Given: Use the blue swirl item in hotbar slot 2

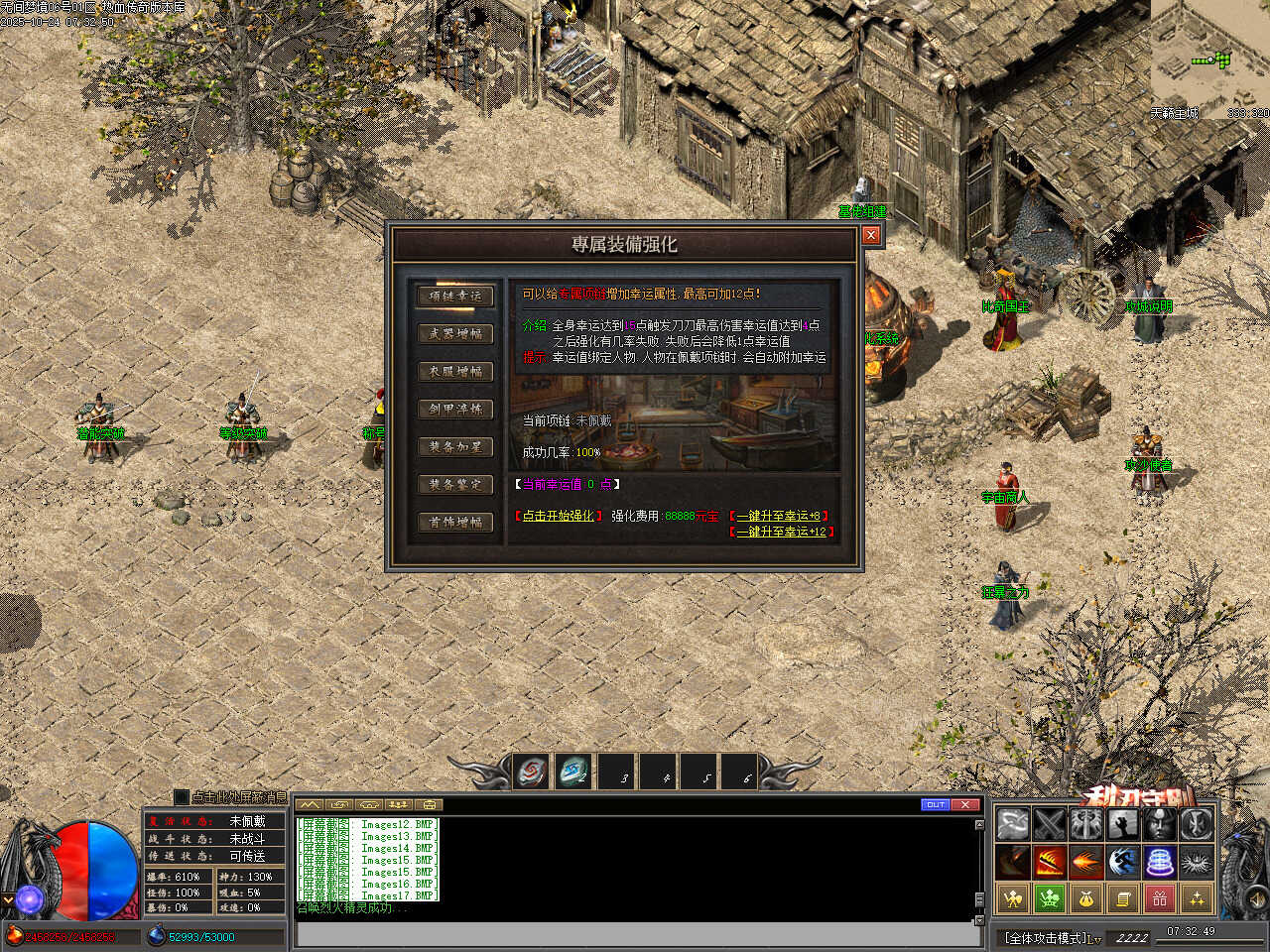Looking at the screenshot, I should click(572, 772).
